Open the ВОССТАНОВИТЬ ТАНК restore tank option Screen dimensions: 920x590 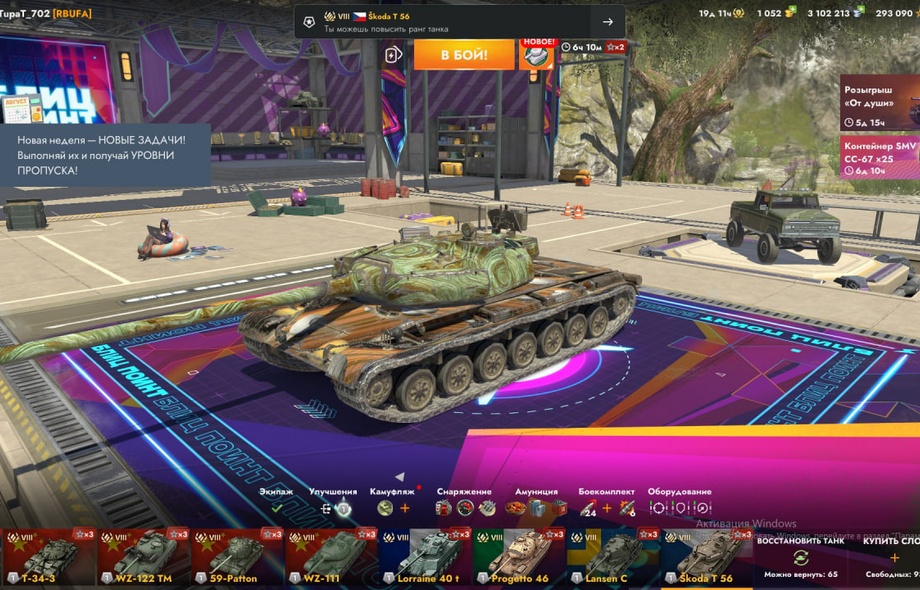coord(800,556)
